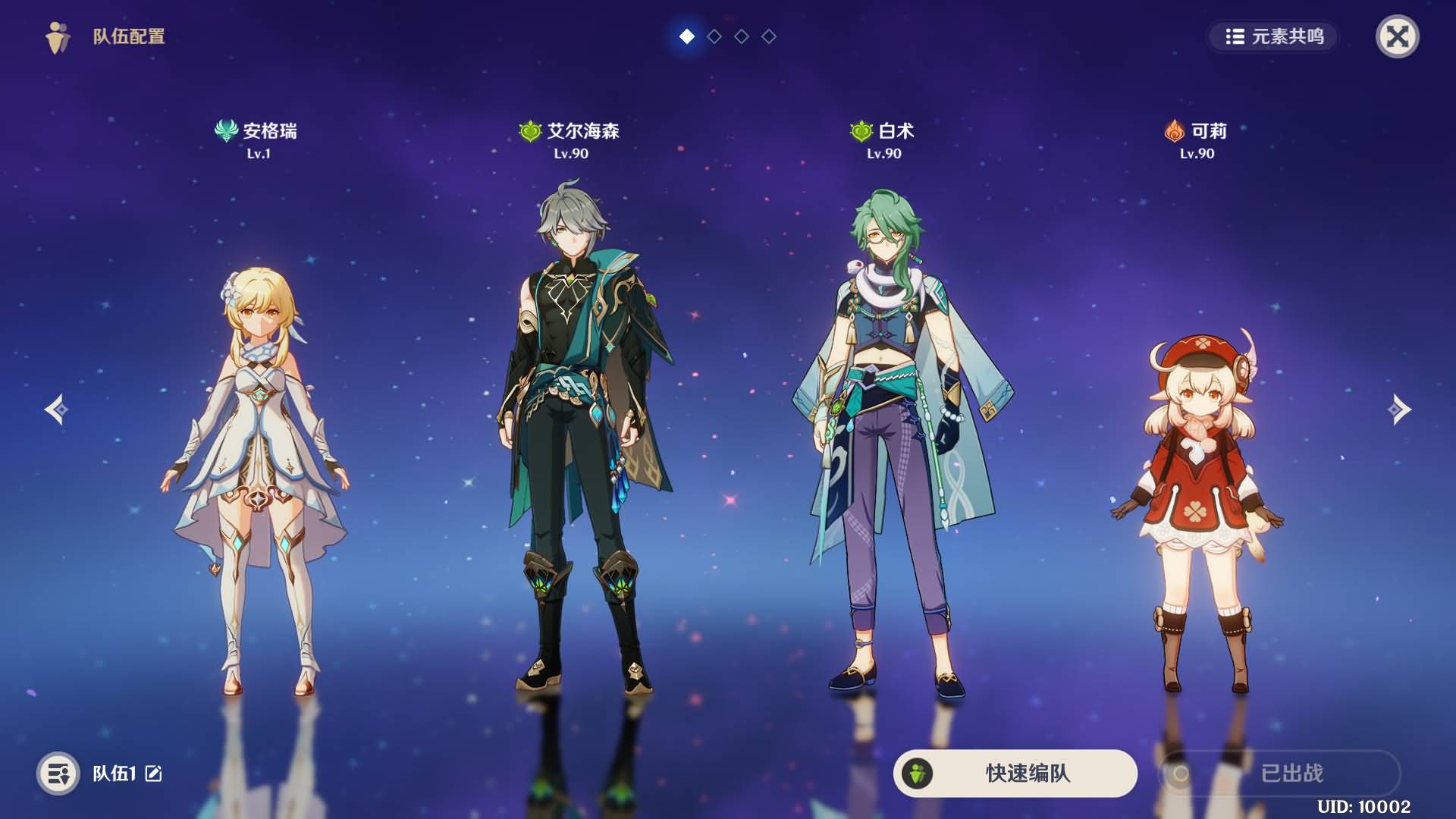Jump to the second party page dot

(714, 36)
